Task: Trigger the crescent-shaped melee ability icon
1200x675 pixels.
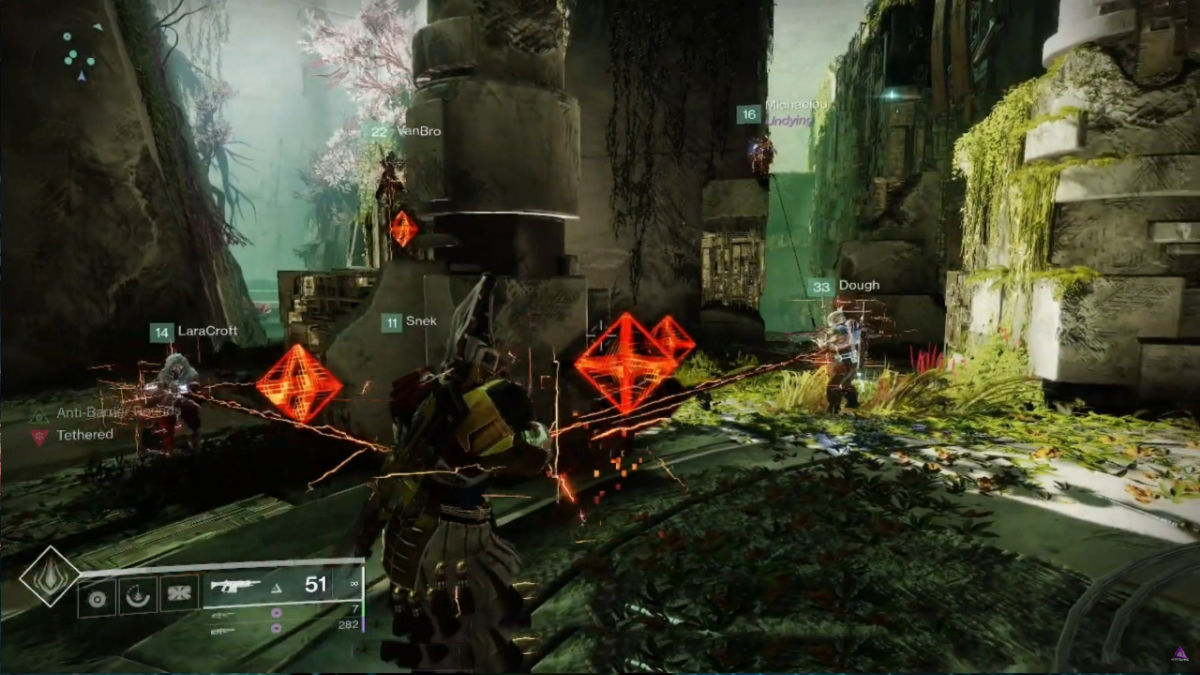Action: click(x=137, y=597)
